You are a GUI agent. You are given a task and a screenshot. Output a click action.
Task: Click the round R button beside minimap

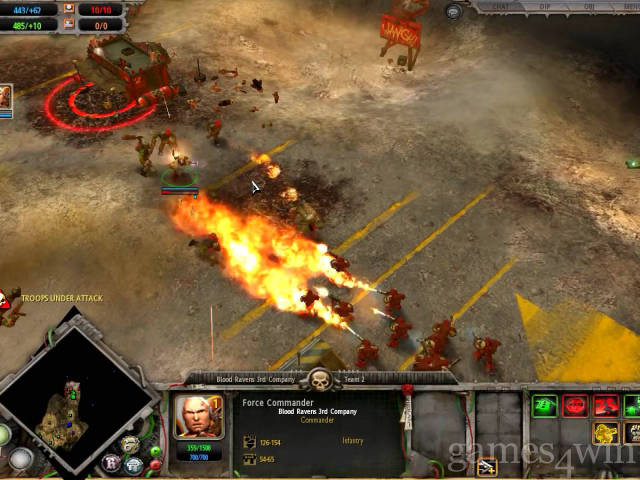pyautogui.click(x=112, y=463)
